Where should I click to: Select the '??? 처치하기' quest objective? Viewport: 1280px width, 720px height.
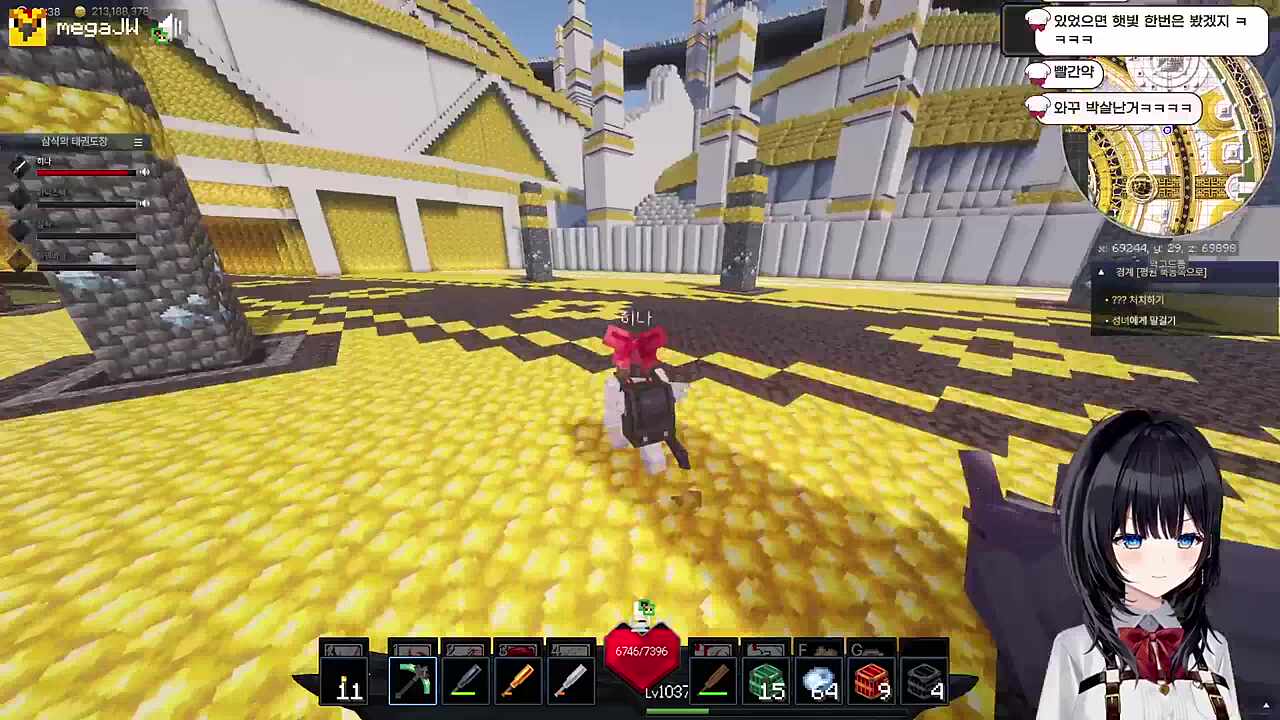pos(1138,300)
